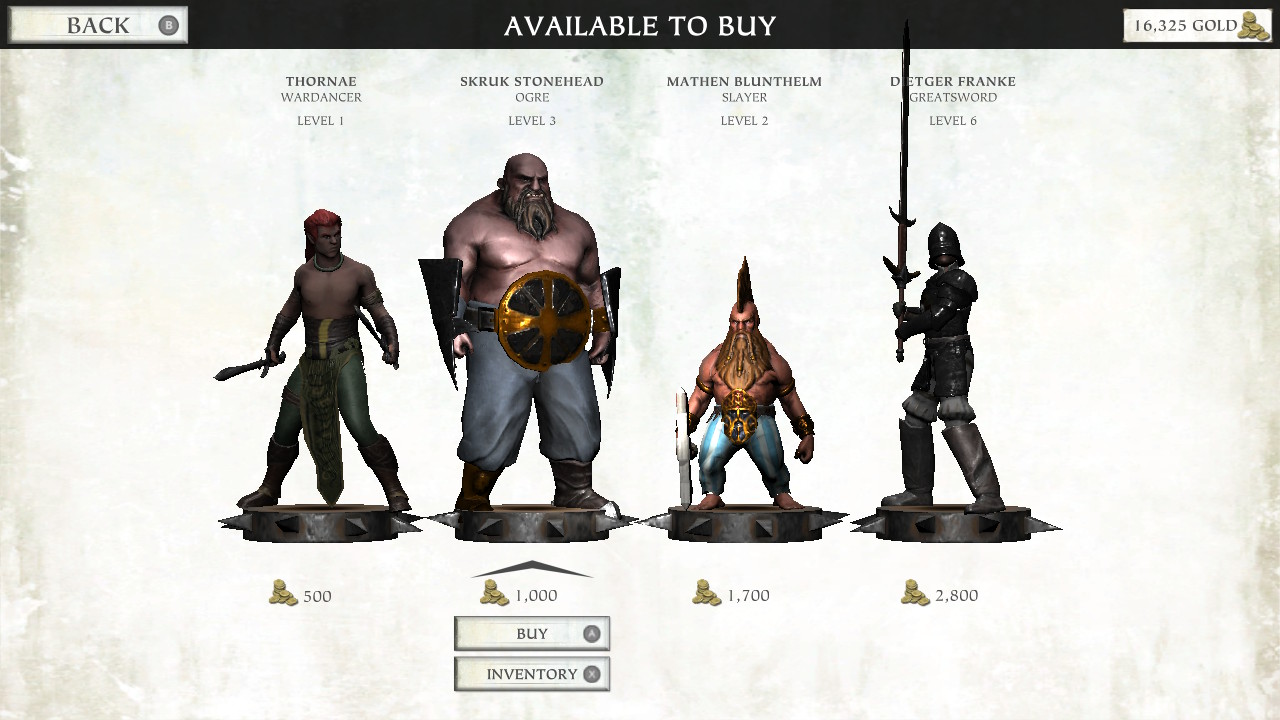
Task: Select the Skruk Stonehead name label
Action: click(x=531, y=81)
